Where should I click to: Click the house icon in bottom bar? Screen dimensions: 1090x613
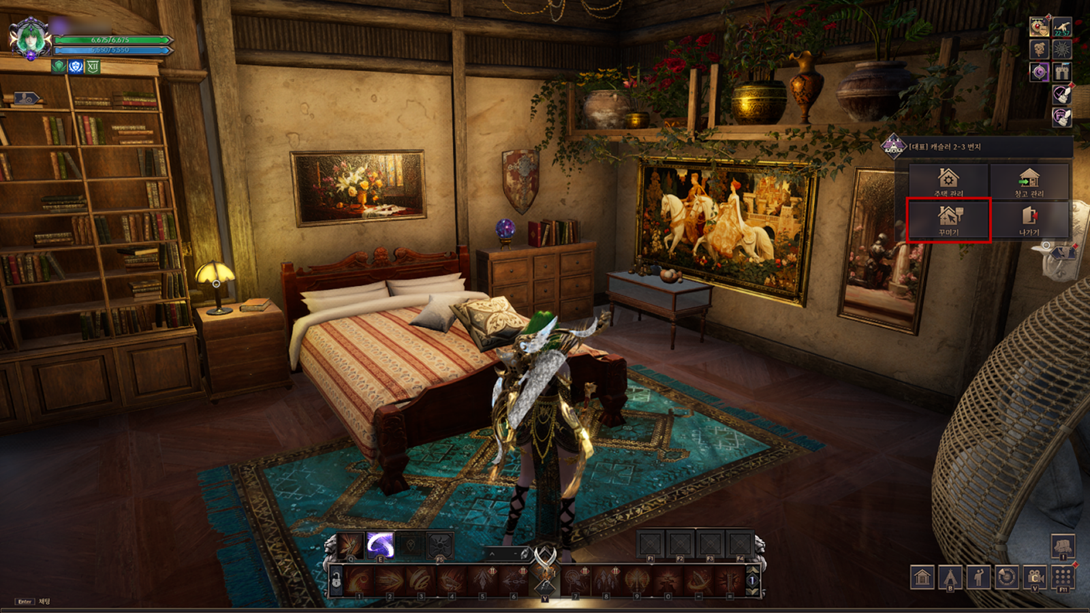point(922,578)
